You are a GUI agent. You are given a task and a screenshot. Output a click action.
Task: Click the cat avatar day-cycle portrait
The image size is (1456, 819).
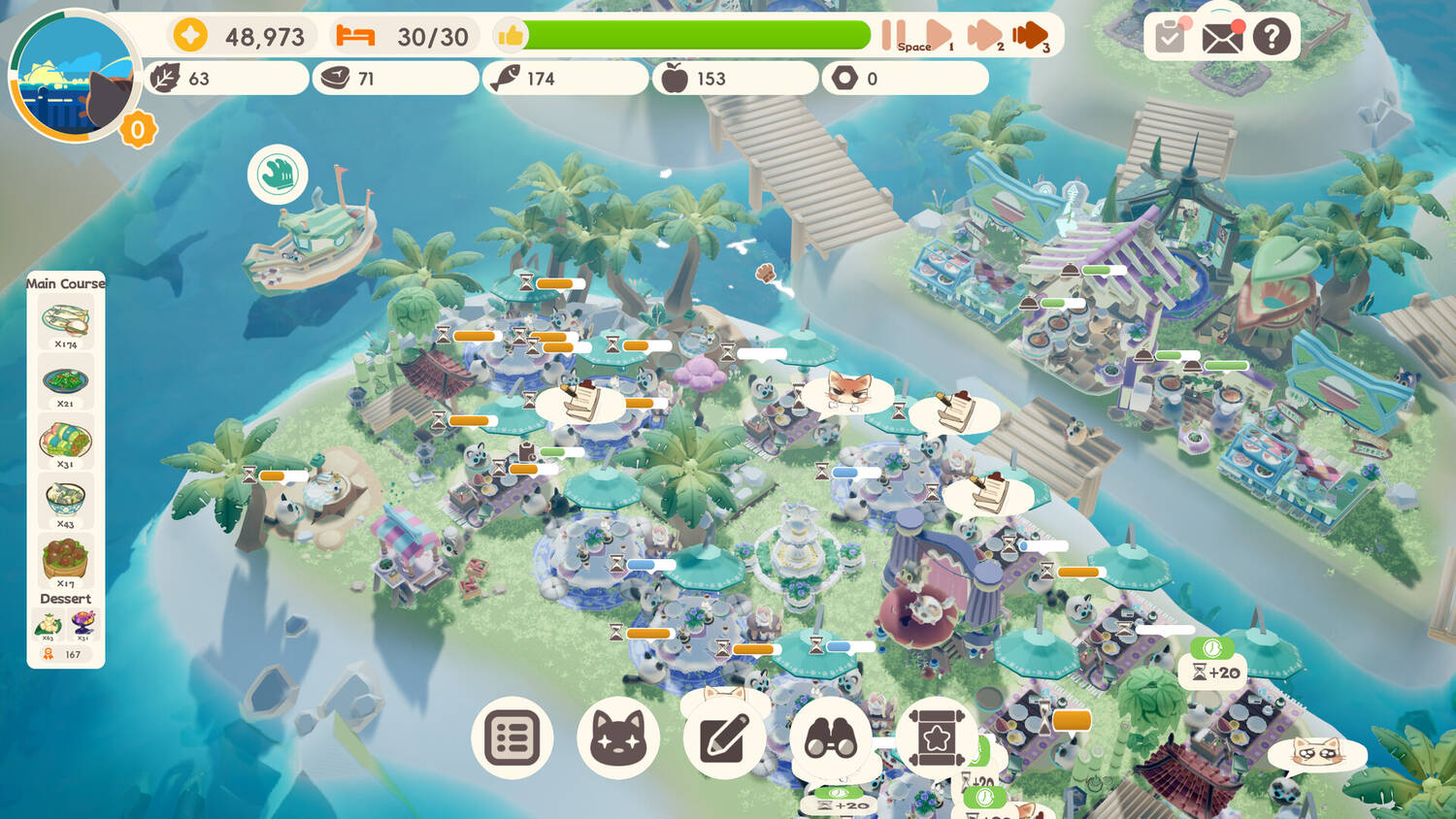[75, 78]
